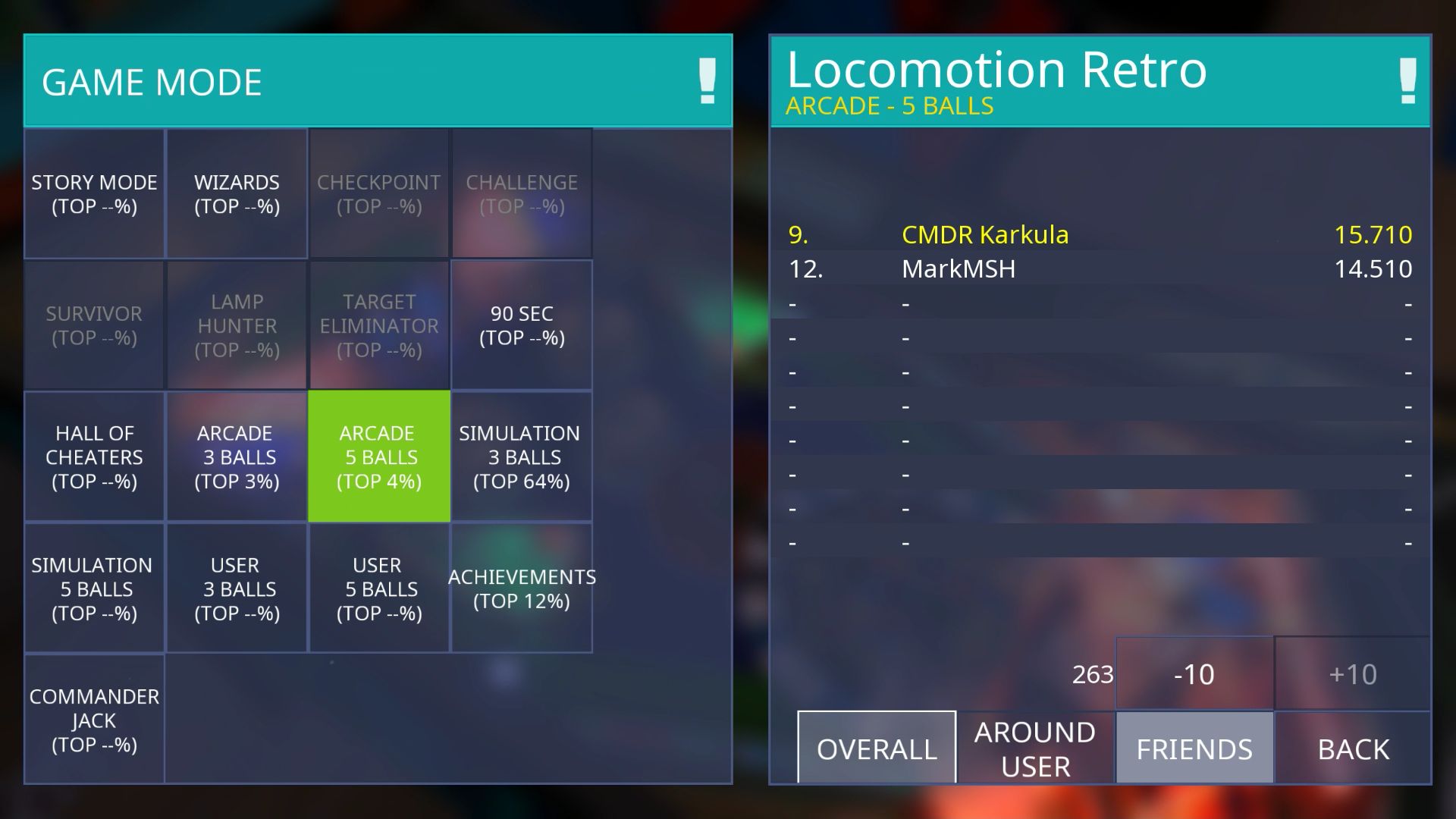Image resolution: width=1456 pixels, height=819 pixels.
Task: Select CMDR Karkula's leaderboard row
Action: coord(1100,235)
